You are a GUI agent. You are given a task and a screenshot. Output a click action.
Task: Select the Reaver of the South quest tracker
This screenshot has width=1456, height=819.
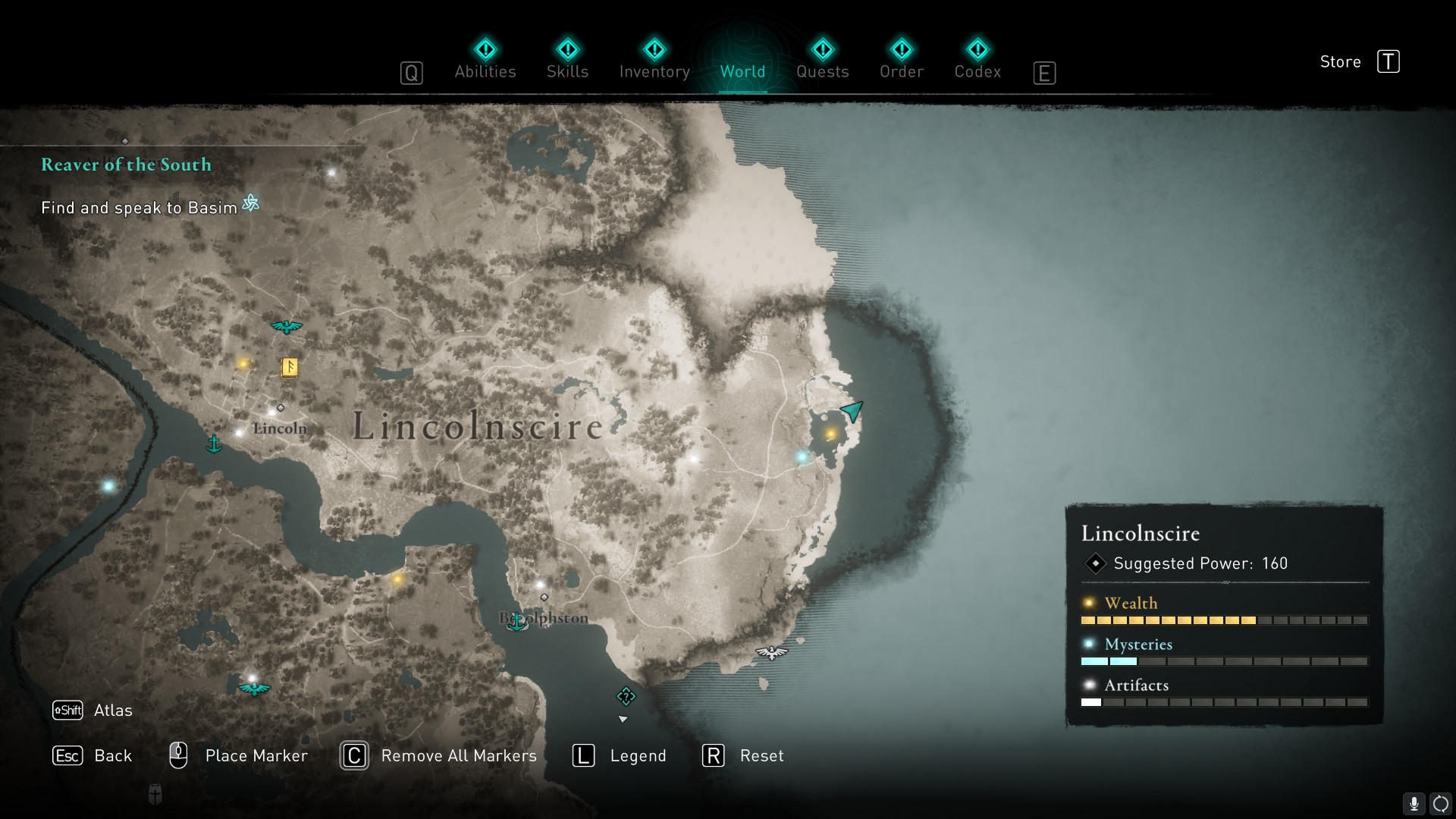(x=126, y=165)
